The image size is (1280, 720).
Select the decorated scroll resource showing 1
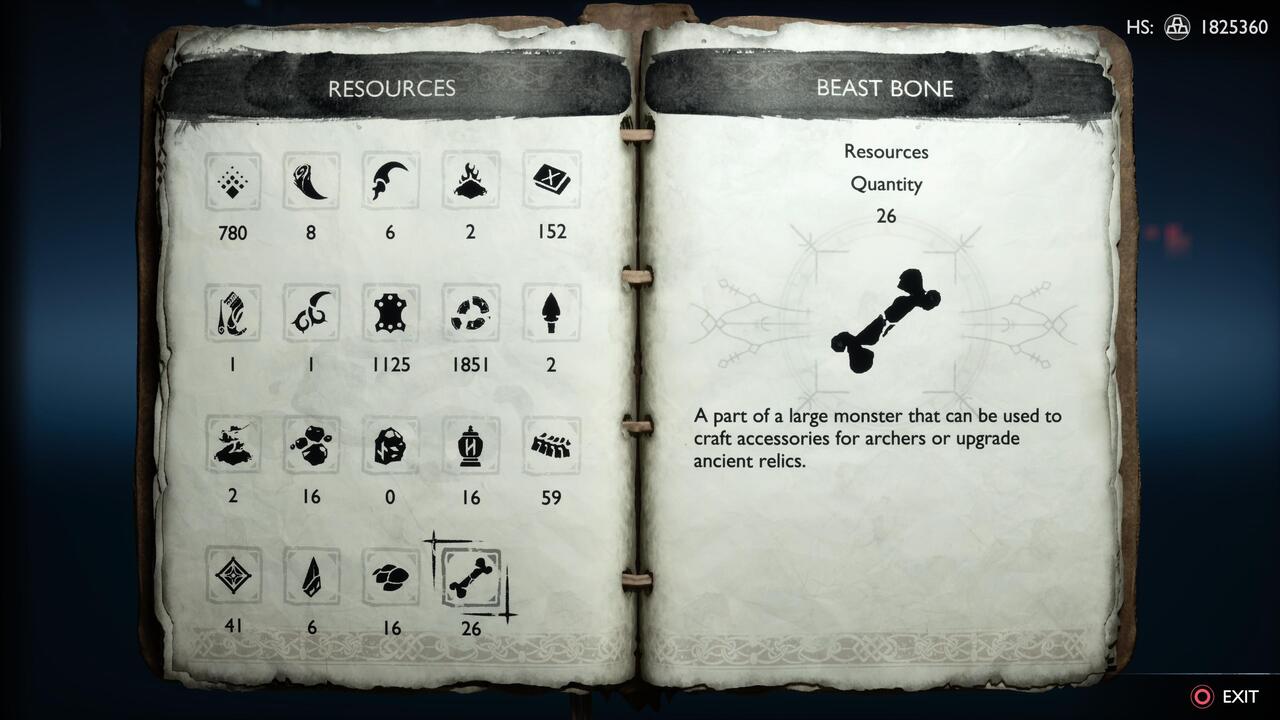(x=232, y=313)
